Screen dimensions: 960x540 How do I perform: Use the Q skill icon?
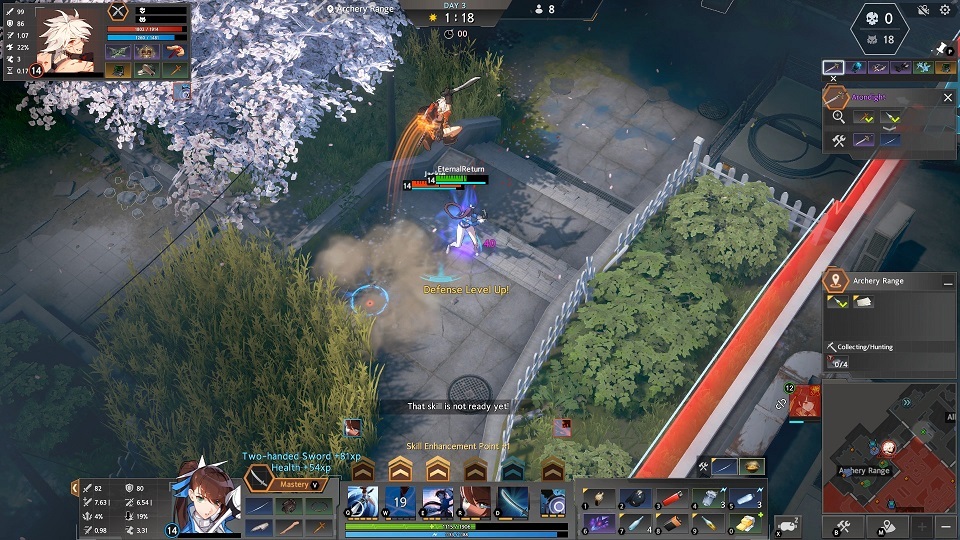(361, 502)
